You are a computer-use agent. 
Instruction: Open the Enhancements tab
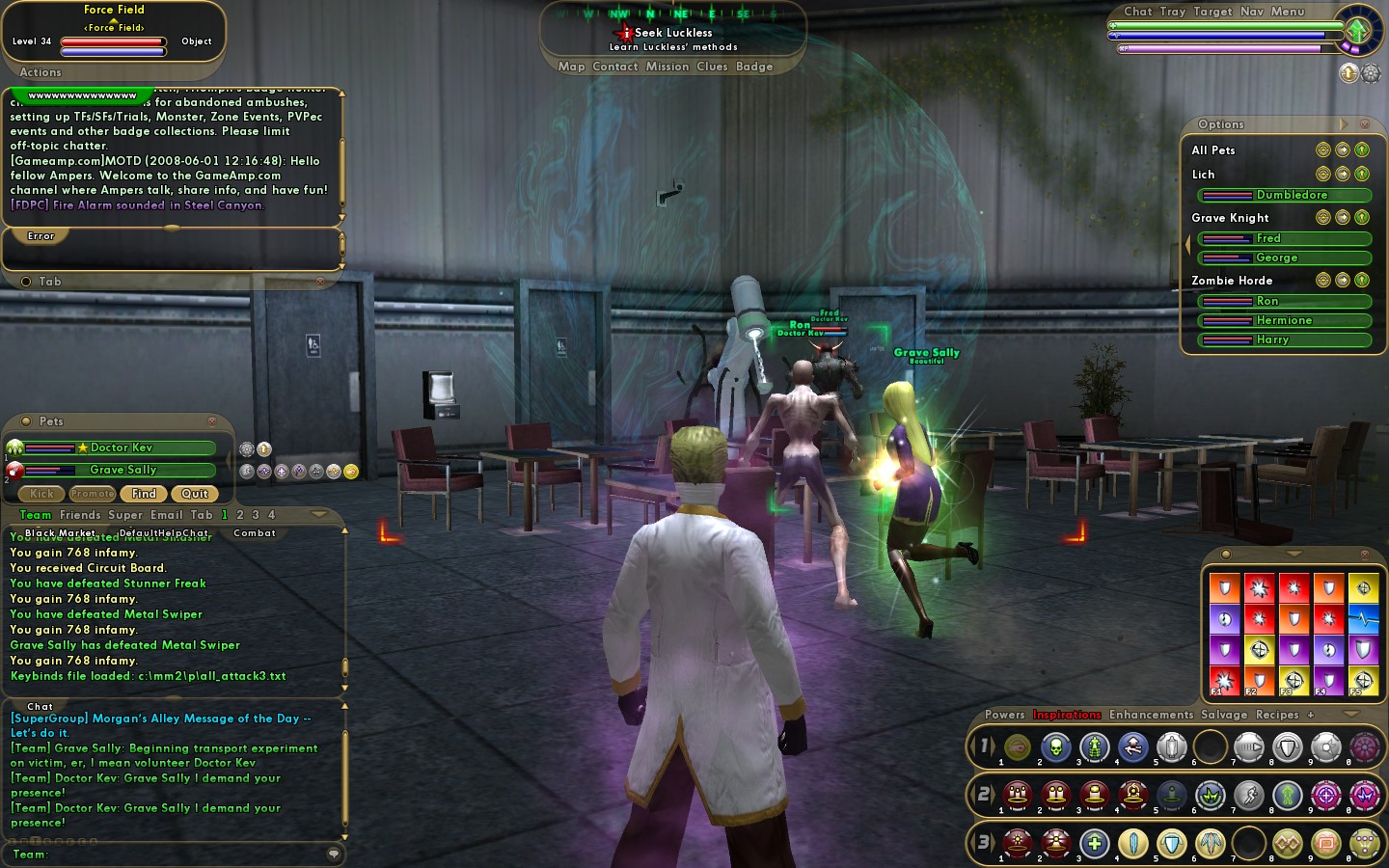click(x=1151, y=715)
